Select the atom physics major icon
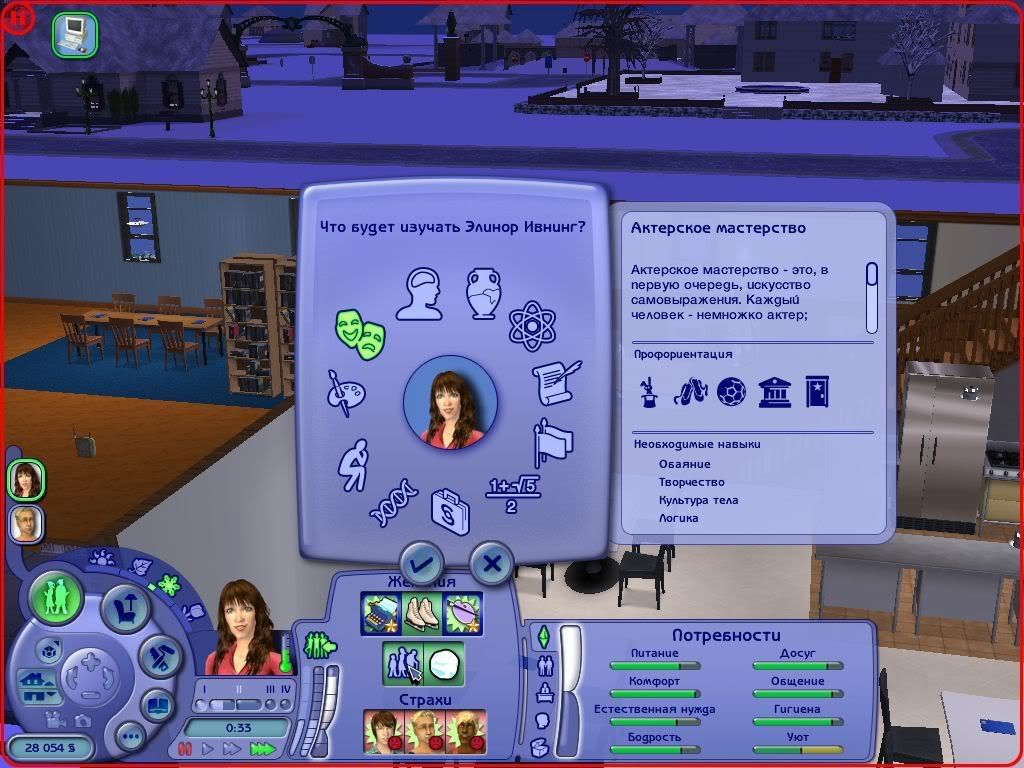The image size is (1024, 768). click(x=531, y=325)
